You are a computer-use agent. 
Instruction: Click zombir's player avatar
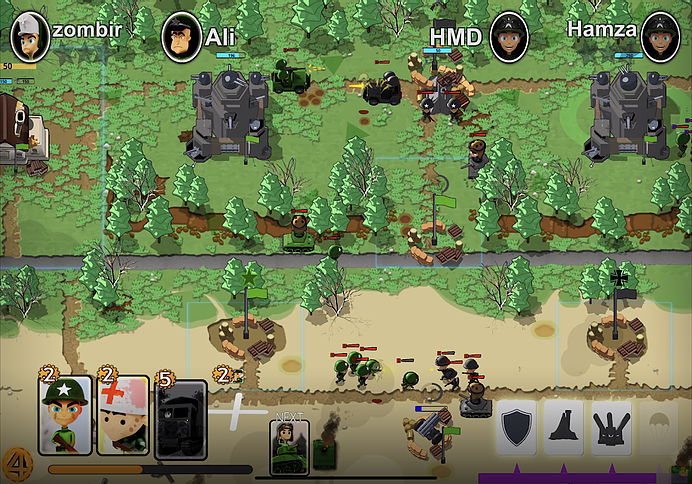pyautogui.click(x=29, y=37)
